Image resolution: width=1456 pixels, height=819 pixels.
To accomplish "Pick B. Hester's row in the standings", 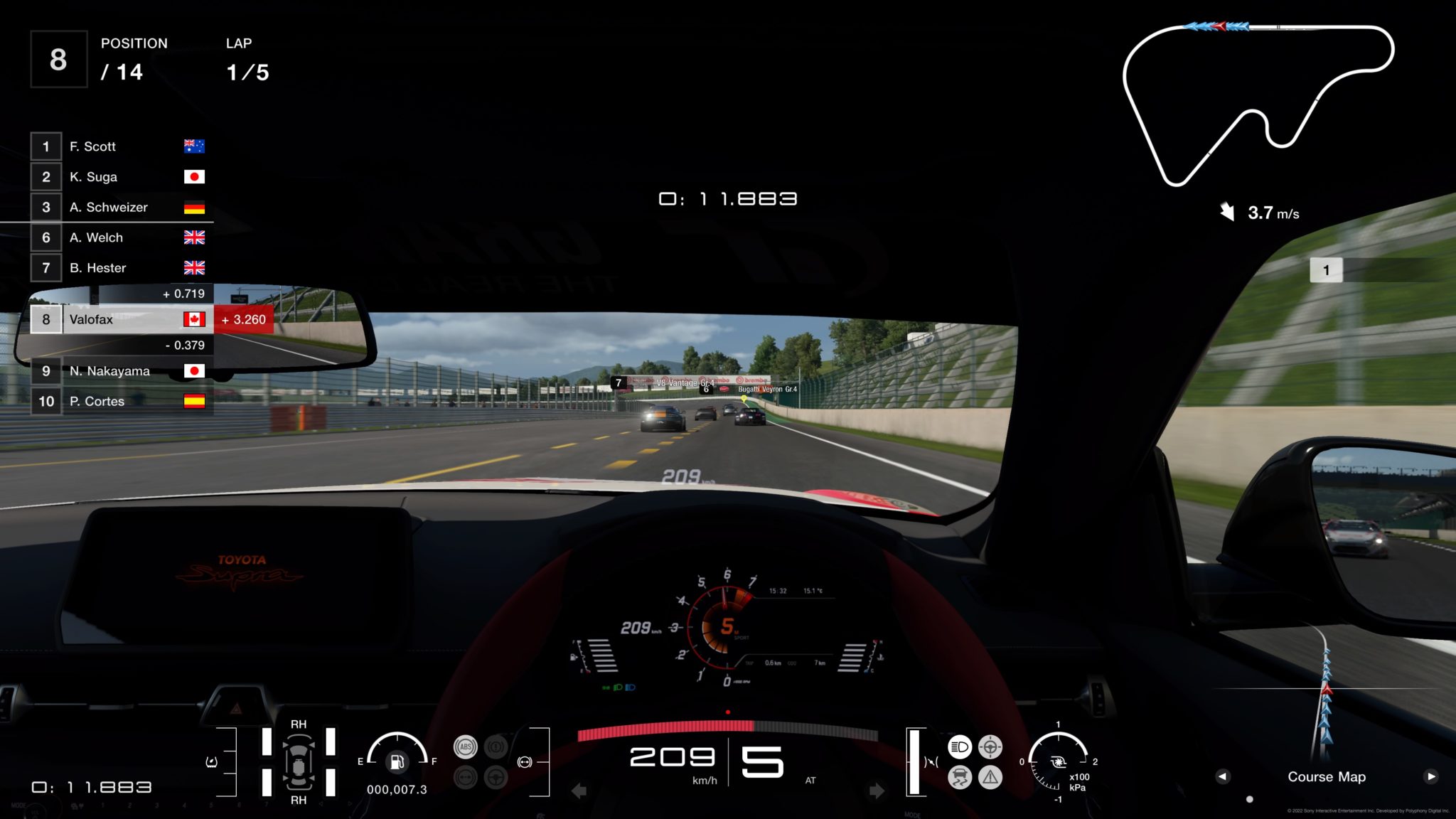I will (x=118, y=268).
